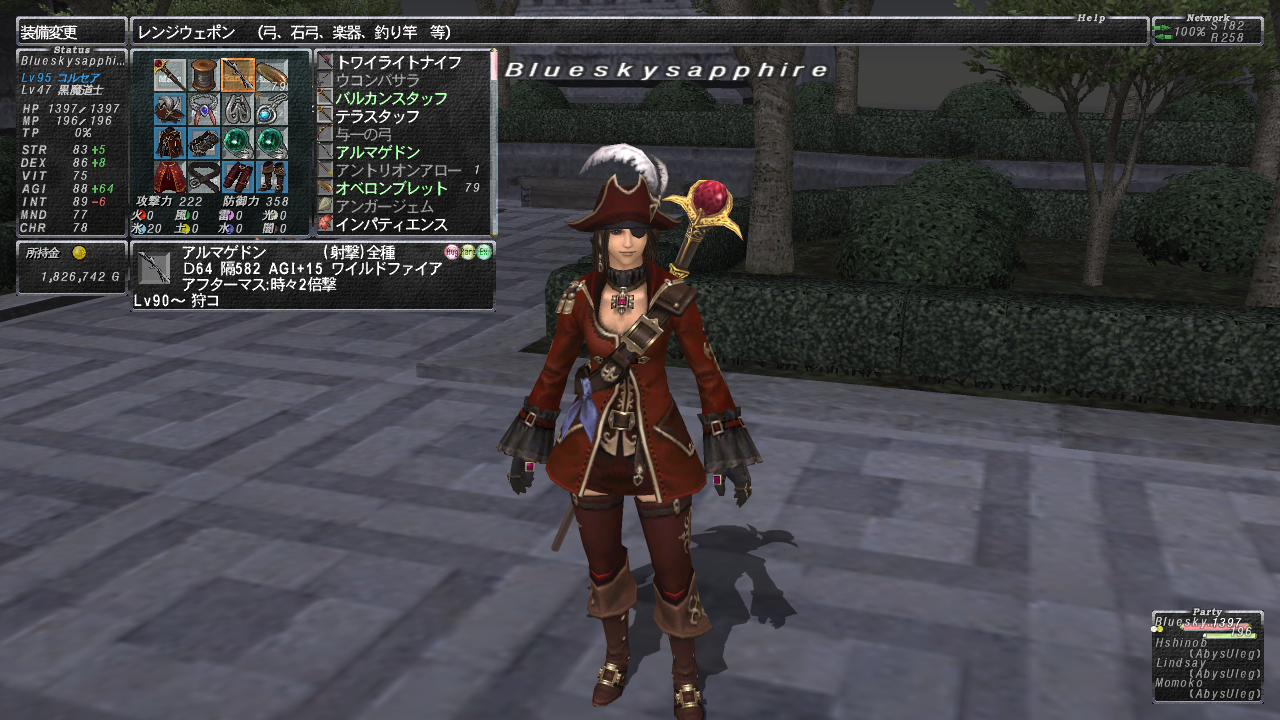Choose オベロンブレット ammo entry
Image resolution: width=1280 pixels, height=720 pixels.
point(391,188)
